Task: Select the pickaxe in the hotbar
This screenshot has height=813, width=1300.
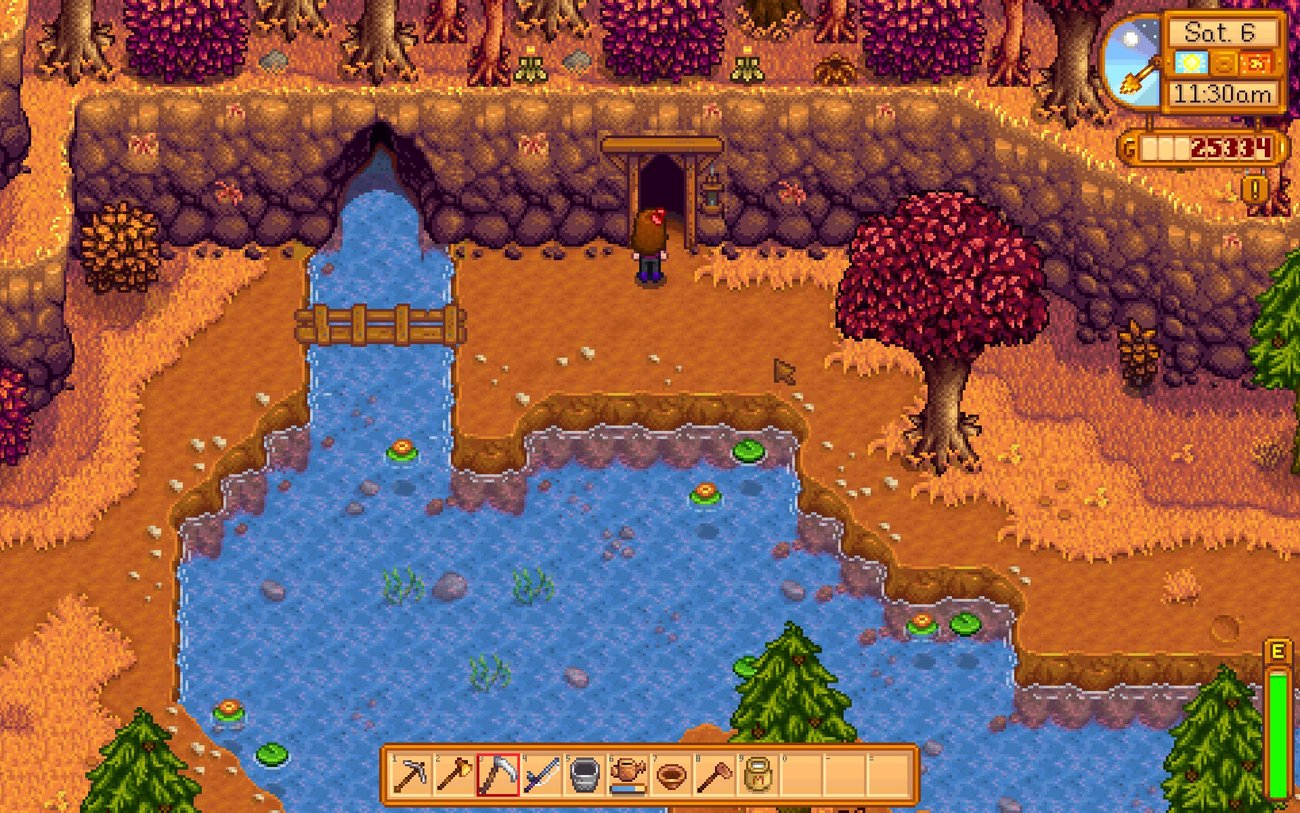Action: coord(411,775)
